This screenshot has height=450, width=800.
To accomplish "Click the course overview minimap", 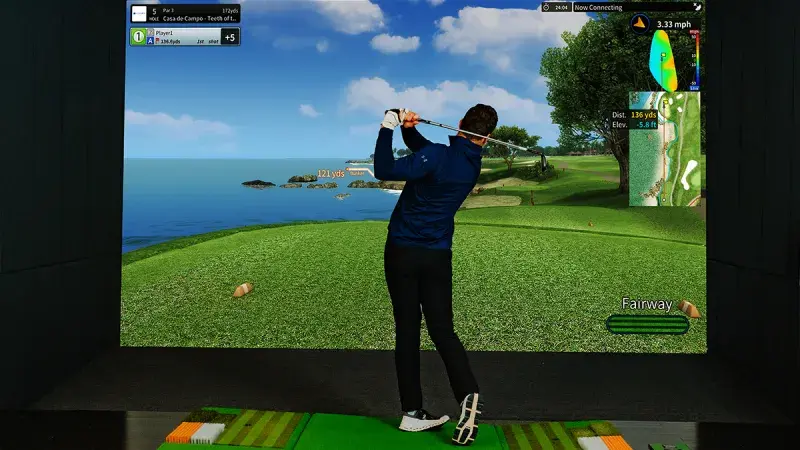I will coord(666,149).
